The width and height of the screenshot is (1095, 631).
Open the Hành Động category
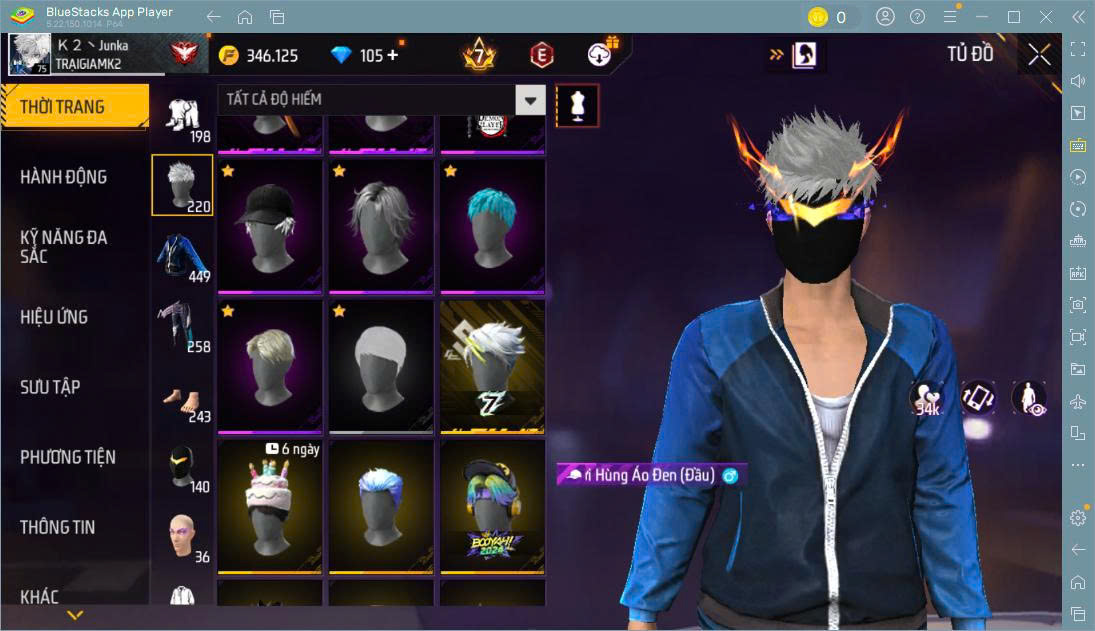coord(64,177)
